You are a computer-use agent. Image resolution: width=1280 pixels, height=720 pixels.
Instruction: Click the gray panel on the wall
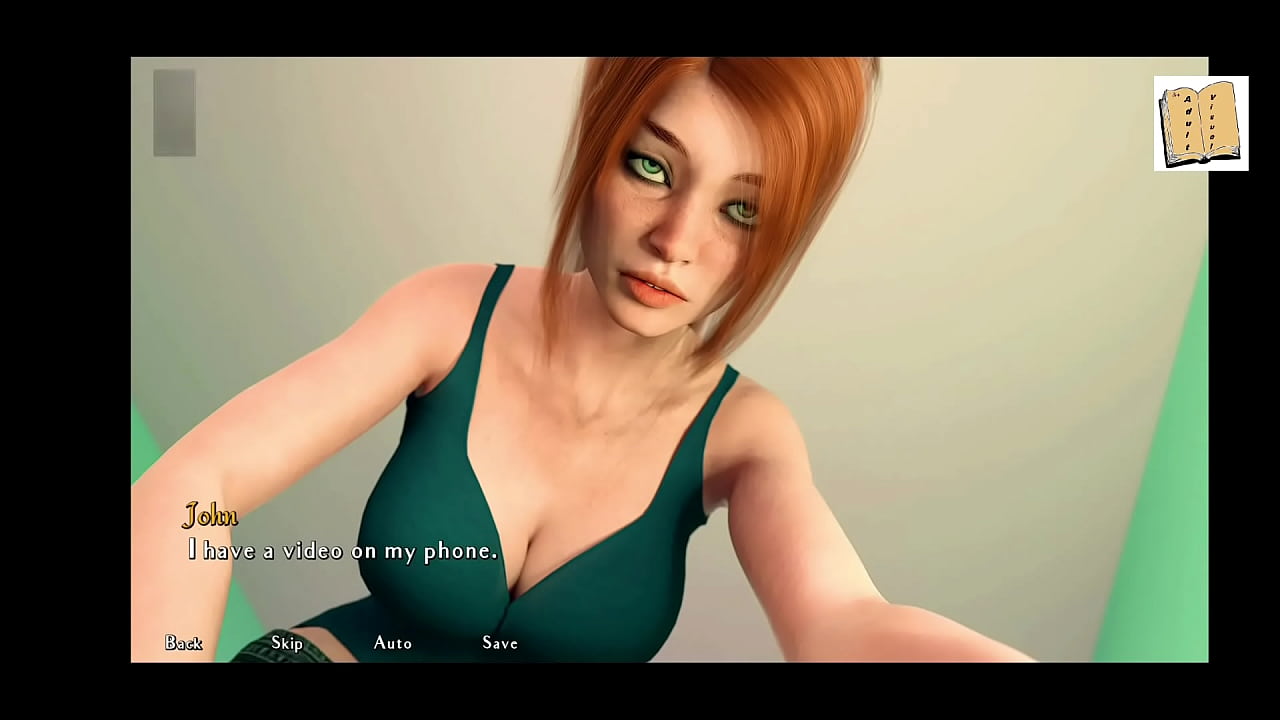click(x=173, y=112)
